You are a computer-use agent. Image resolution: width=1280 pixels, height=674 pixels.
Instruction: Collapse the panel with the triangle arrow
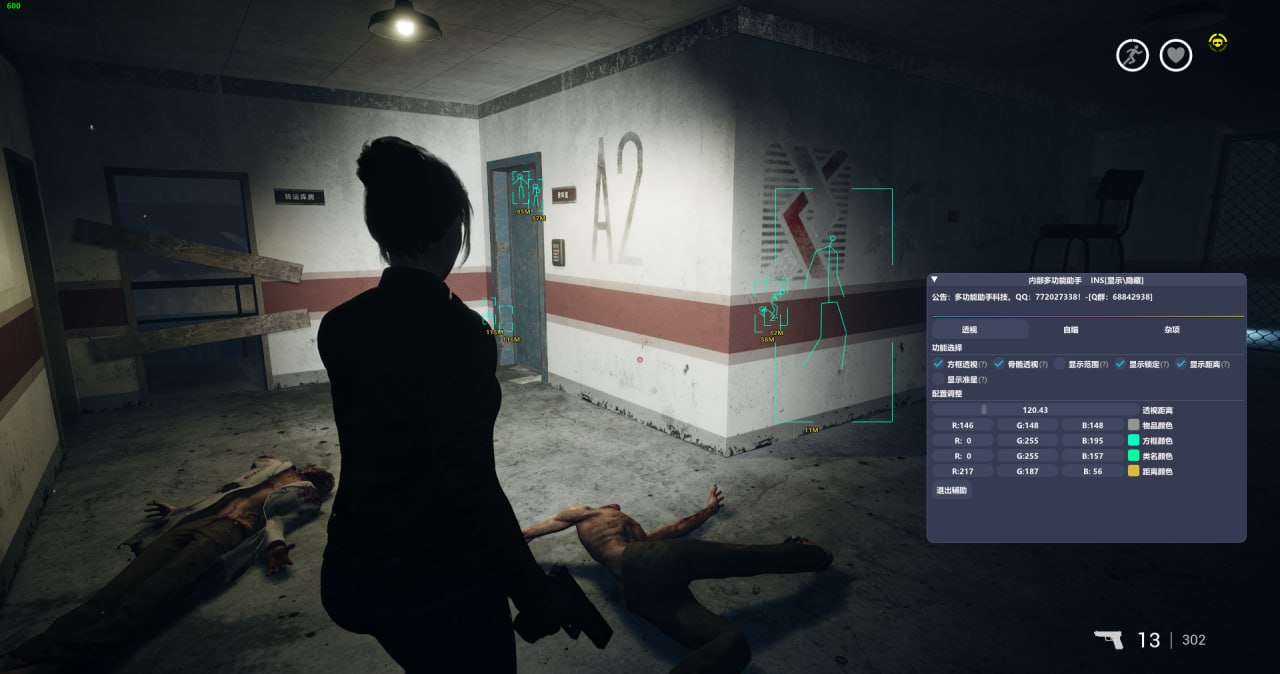click(935, 280)
